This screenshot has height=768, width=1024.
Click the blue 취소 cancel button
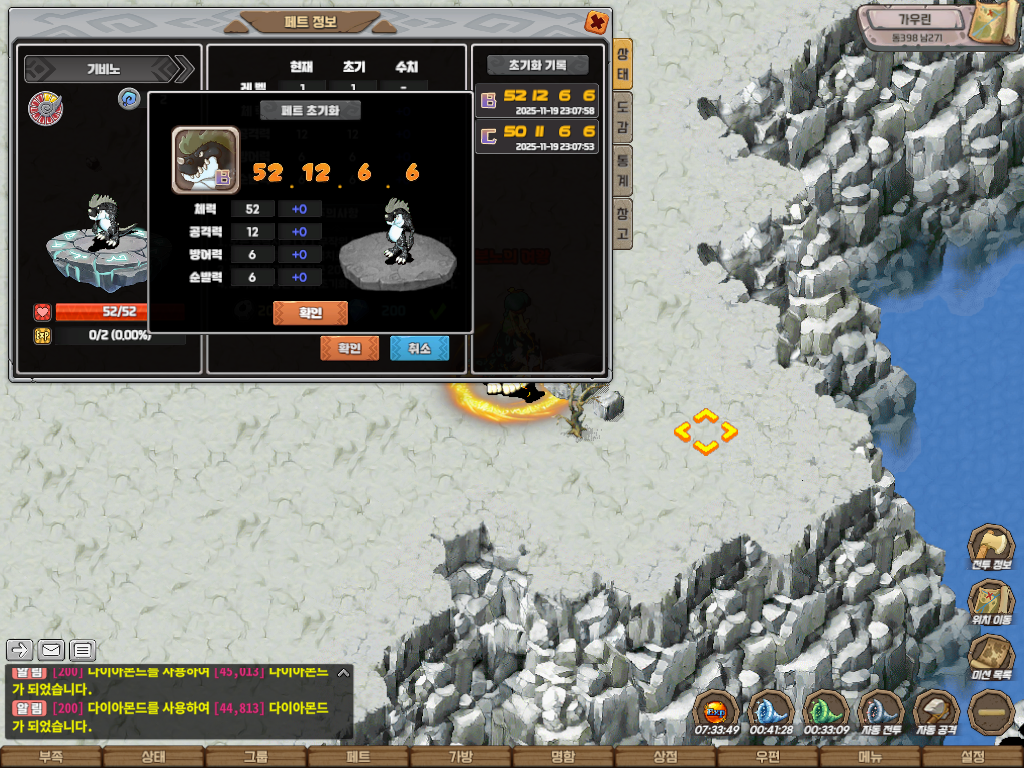(x=419, y=348)
